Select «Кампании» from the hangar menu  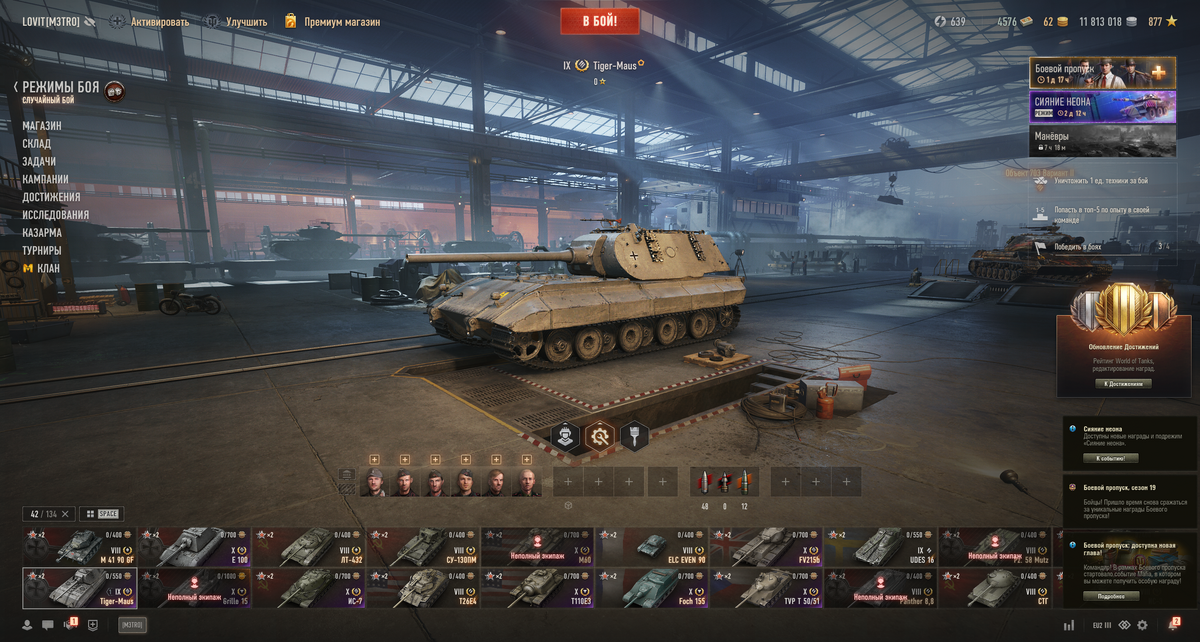coord(46,179)
